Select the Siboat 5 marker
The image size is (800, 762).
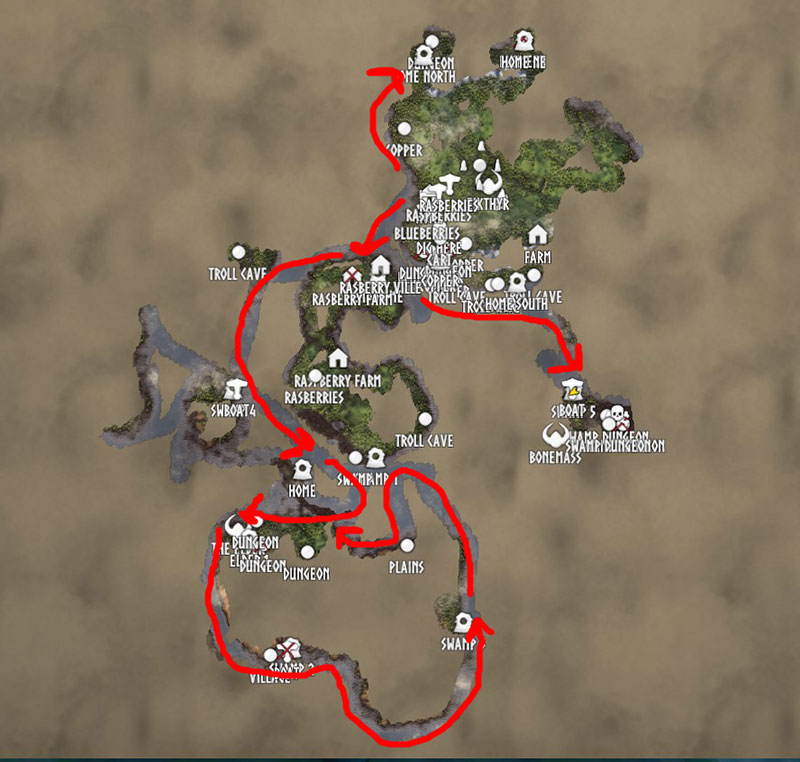point(573,389)
